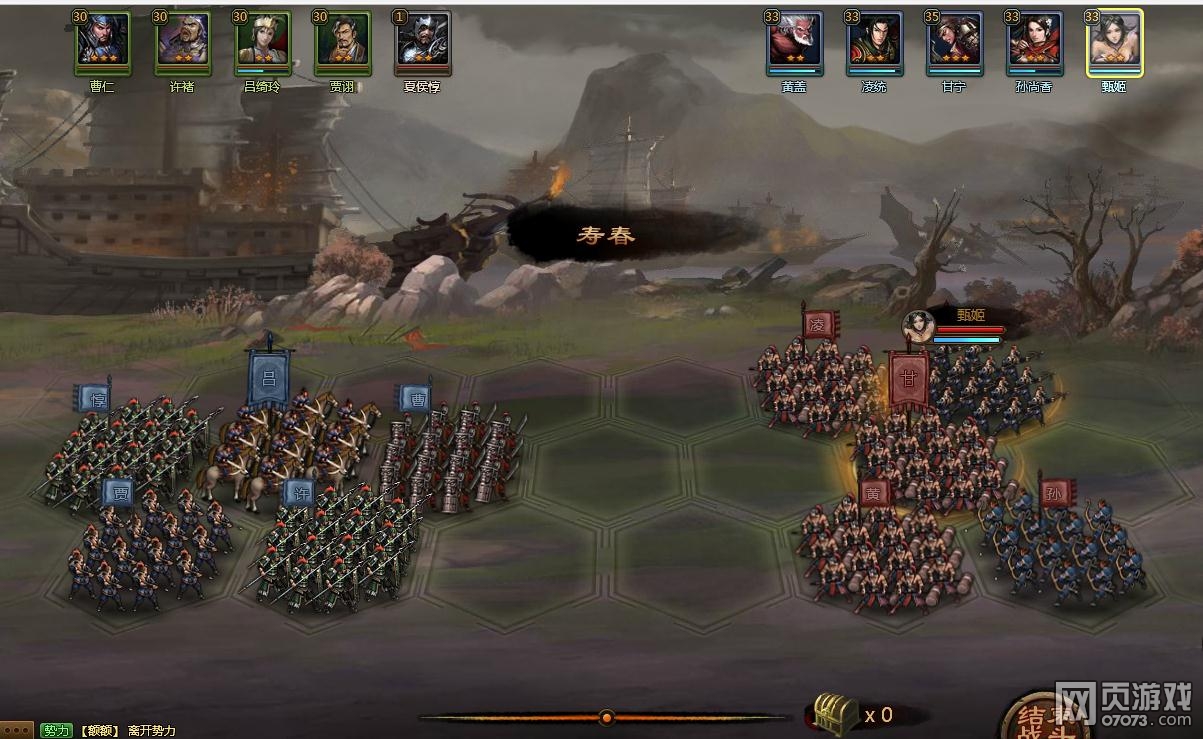Viewport: 1203px width, 739px height.
Task: Select Sun Shangxiang's portrait (孙尚香)
Action: click(1034, 43)
